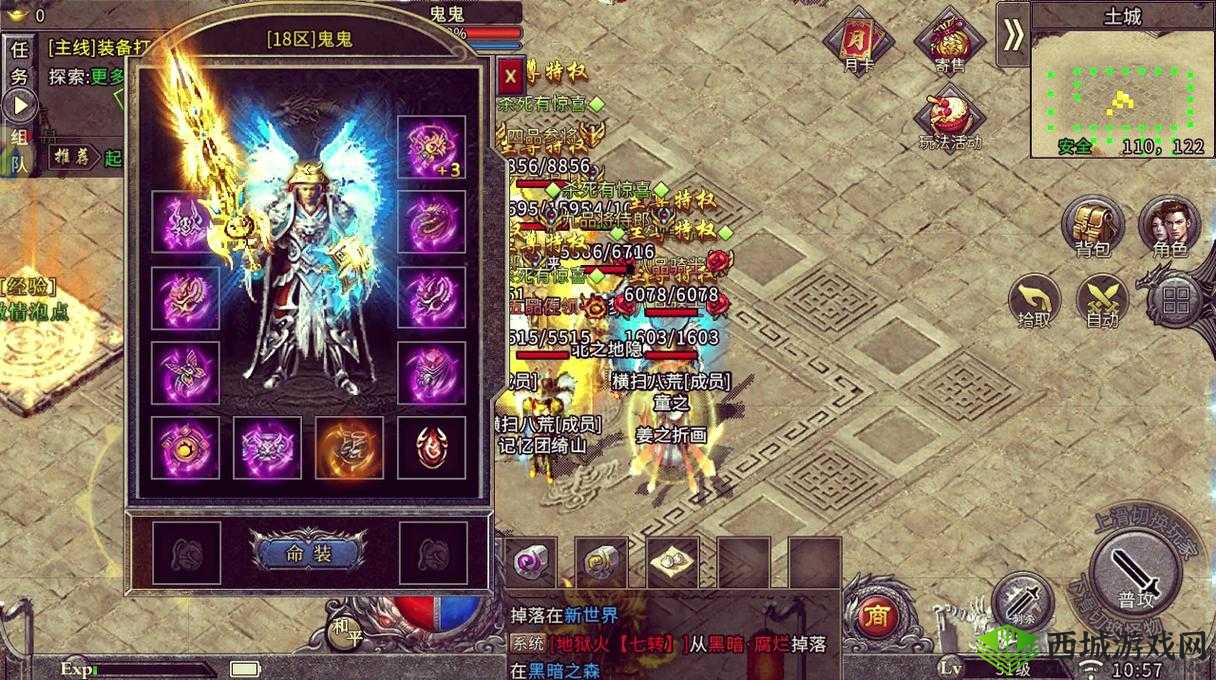Switch to the 组队 team tab
Screen dimensions: 1216x680
tap(19, 151)
